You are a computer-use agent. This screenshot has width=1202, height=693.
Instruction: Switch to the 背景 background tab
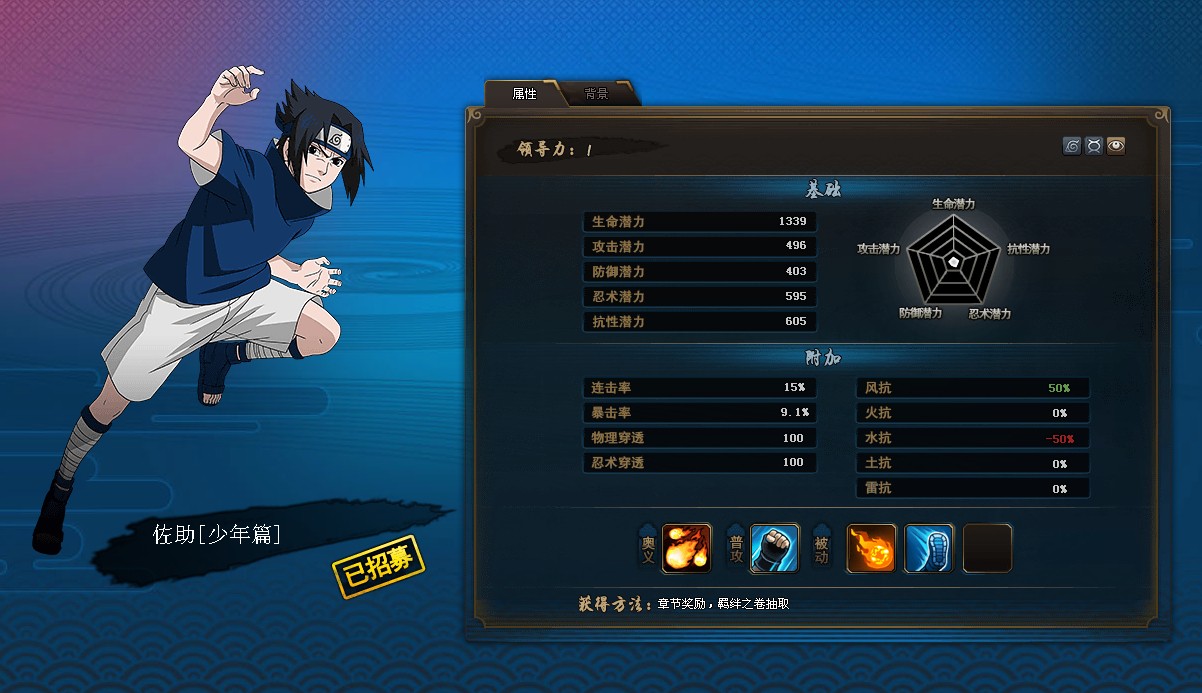597,94
